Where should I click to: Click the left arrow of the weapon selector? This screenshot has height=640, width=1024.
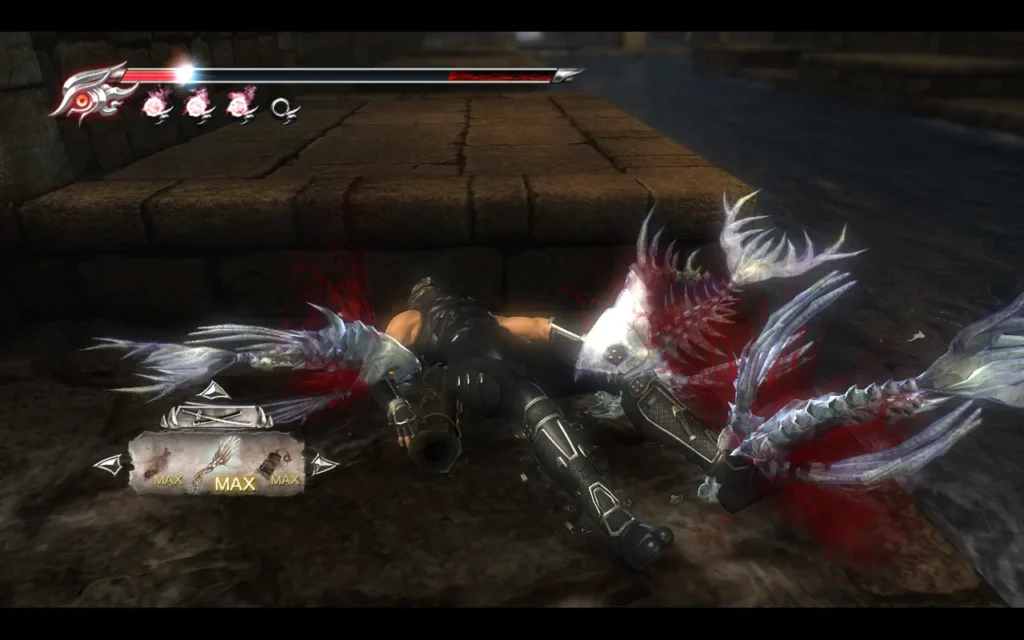pyautogui.click(x=109, y=464)
